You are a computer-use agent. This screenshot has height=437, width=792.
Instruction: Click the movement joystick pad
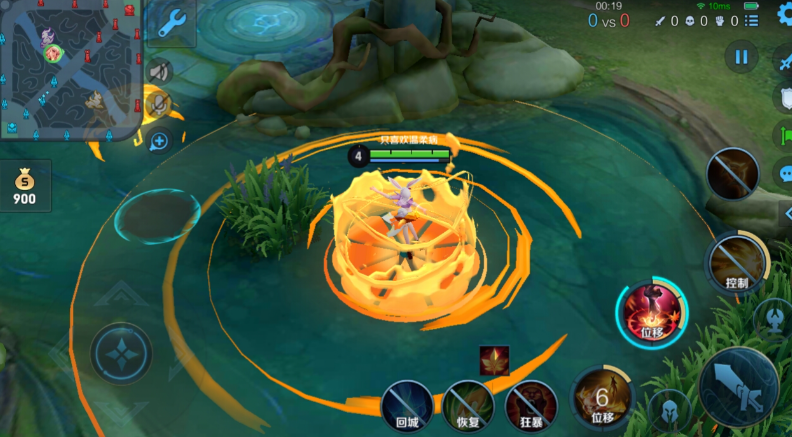pyautogui.click(x=121, y=353)
